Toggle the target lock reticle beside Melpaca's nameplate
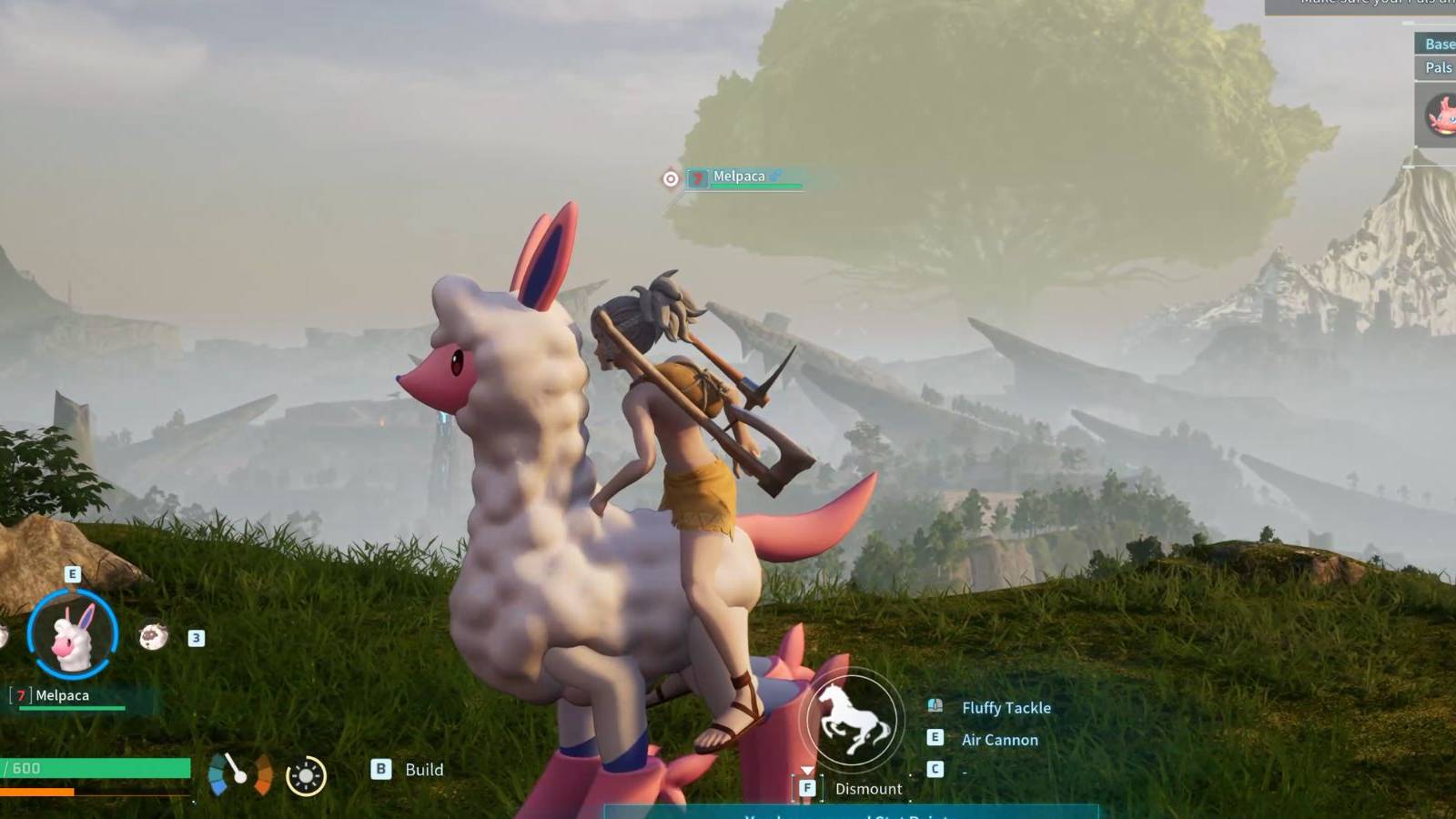Screen dimensions: 1456x819 [670, 177]
